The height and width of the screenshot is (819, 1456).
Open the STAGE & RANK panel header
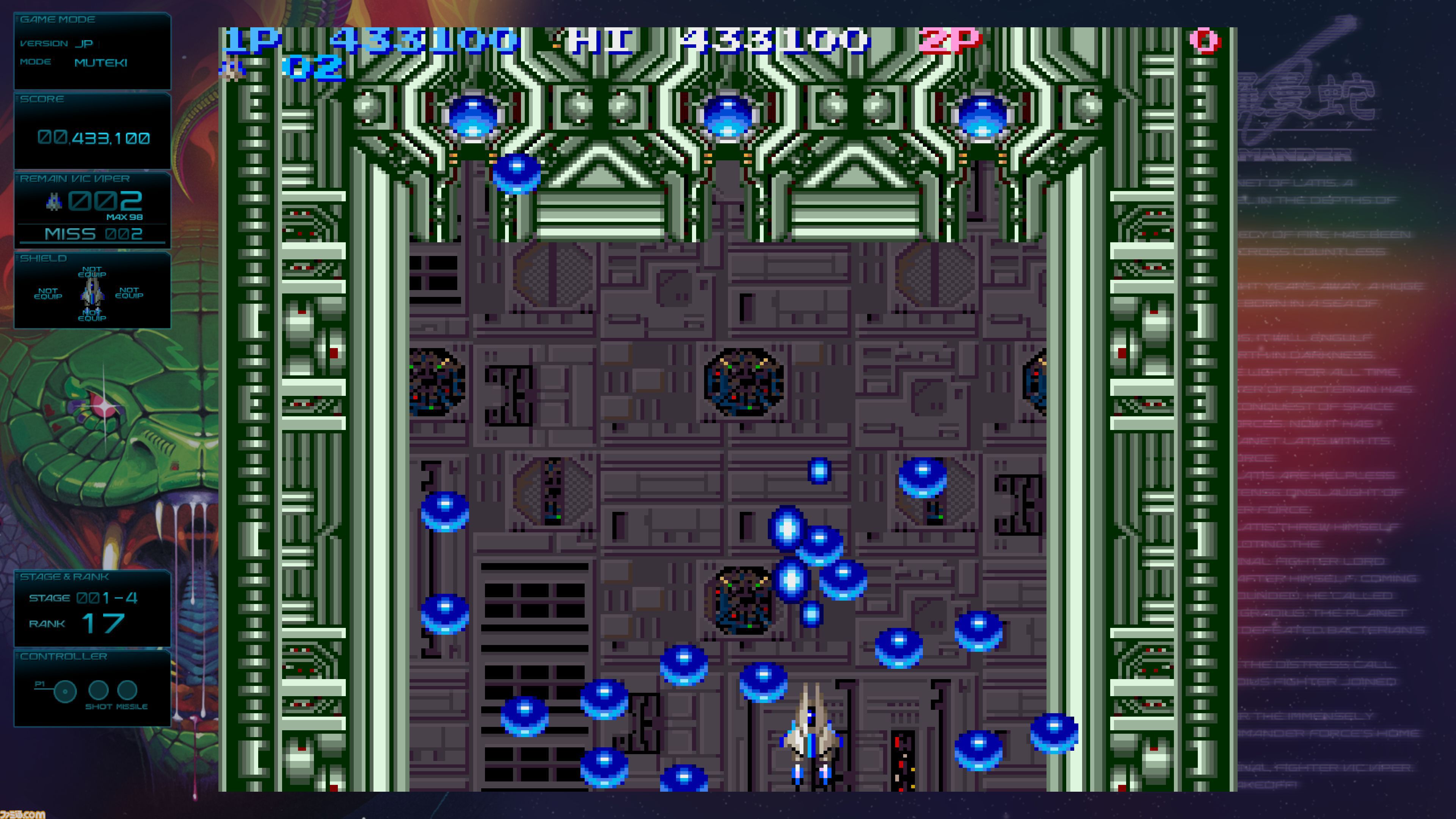pos(63,577)
